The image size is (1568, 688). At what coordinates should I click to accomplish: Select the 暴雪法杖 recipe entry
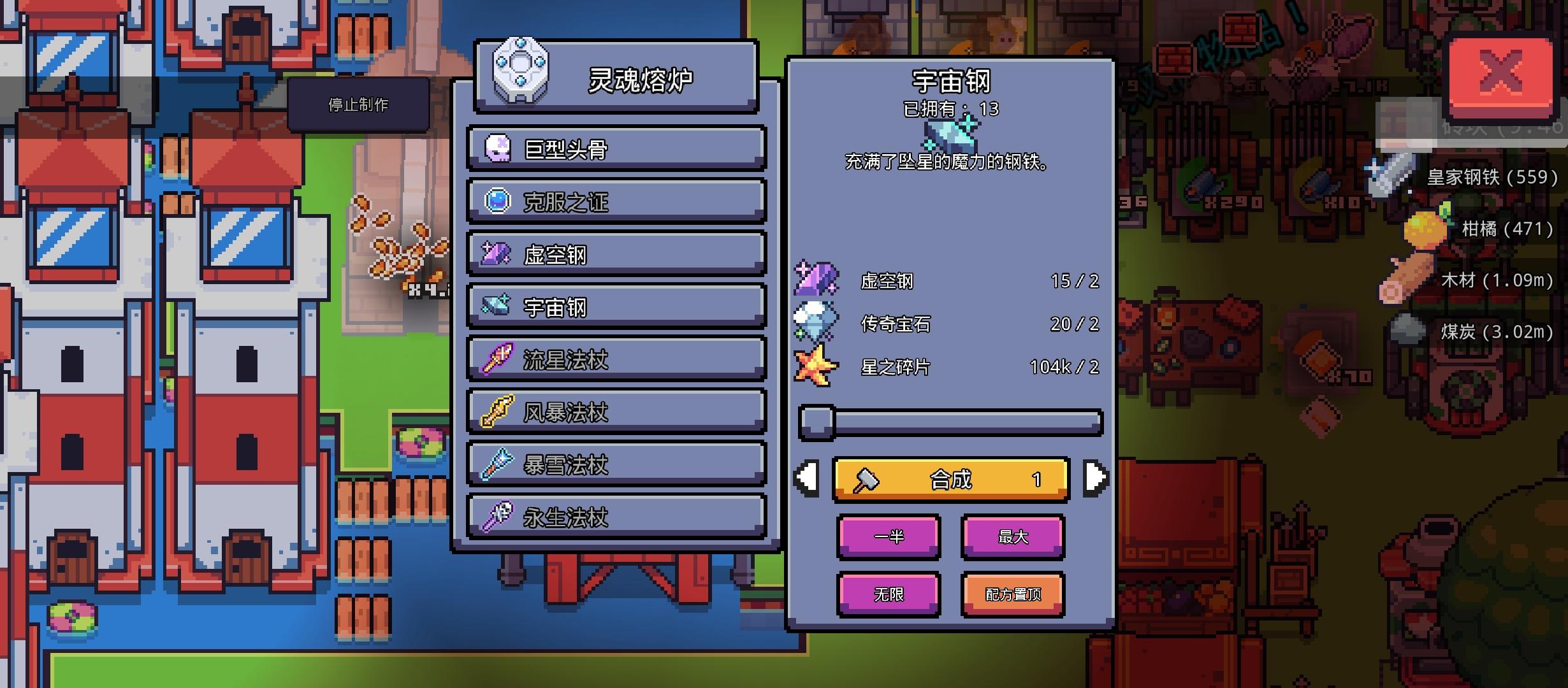(615, 464)
